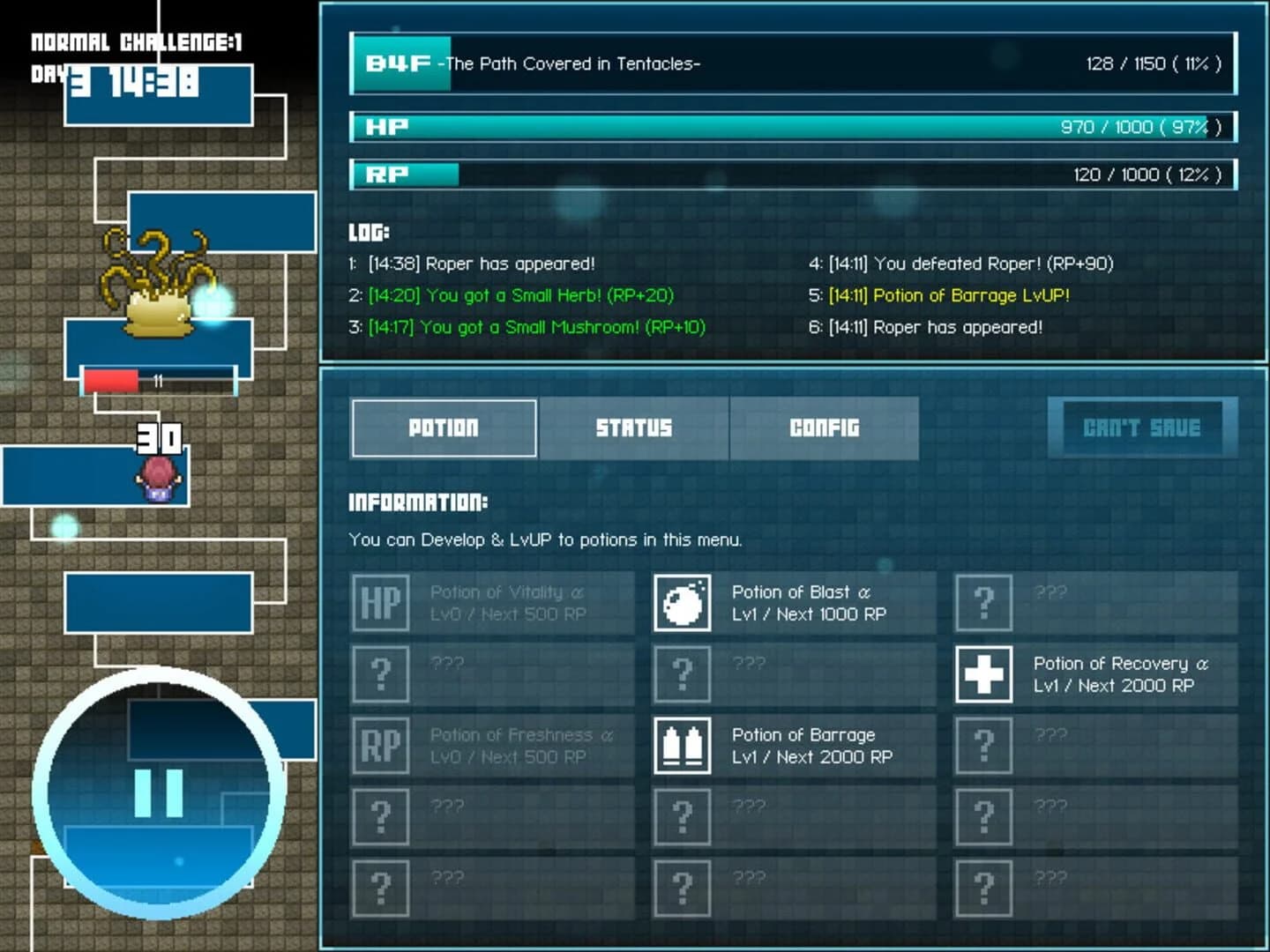Click the question mark icon below Potion of Blast
This screenshot has width=1270, height=952.
pos(682,674)
